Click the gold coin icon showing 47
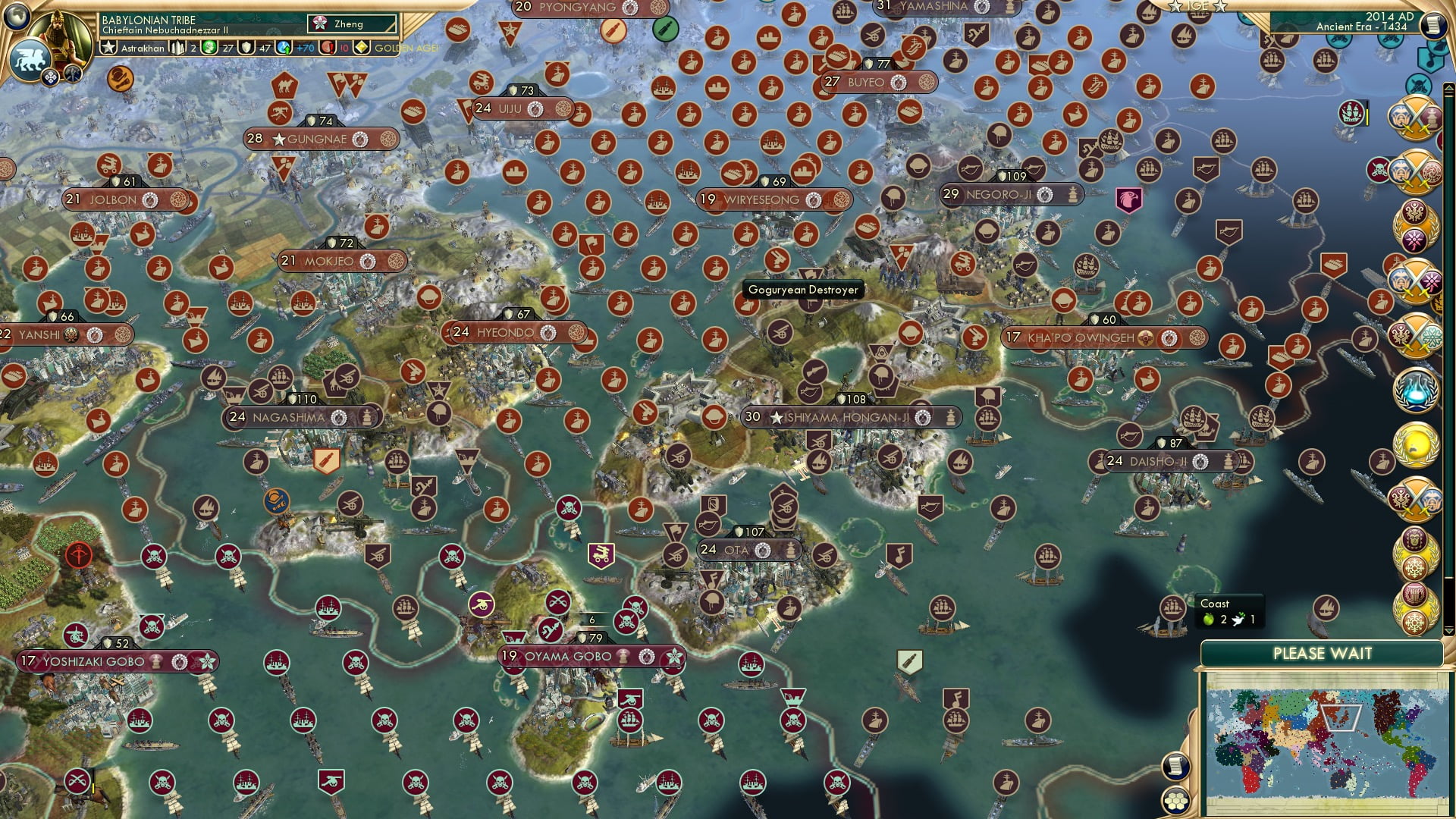1456x819 pixels. [x=247, y=48]
